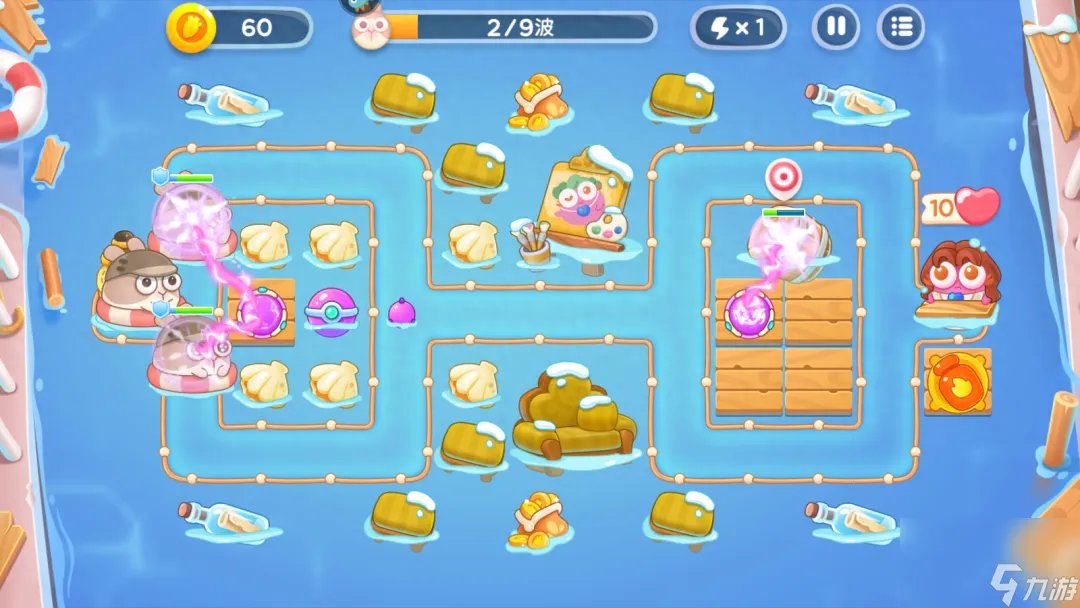Screen dimensions: 1080x608
Task: Pause the game
Action: point(835,27)
